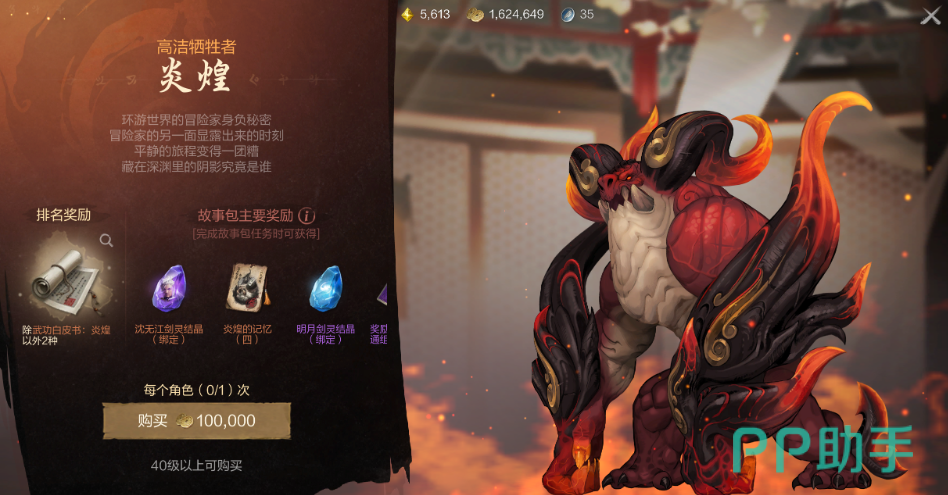Screen dimensions: 948x495
Task: Inspect the ranking reward magnifier
Action: [106, 240]
